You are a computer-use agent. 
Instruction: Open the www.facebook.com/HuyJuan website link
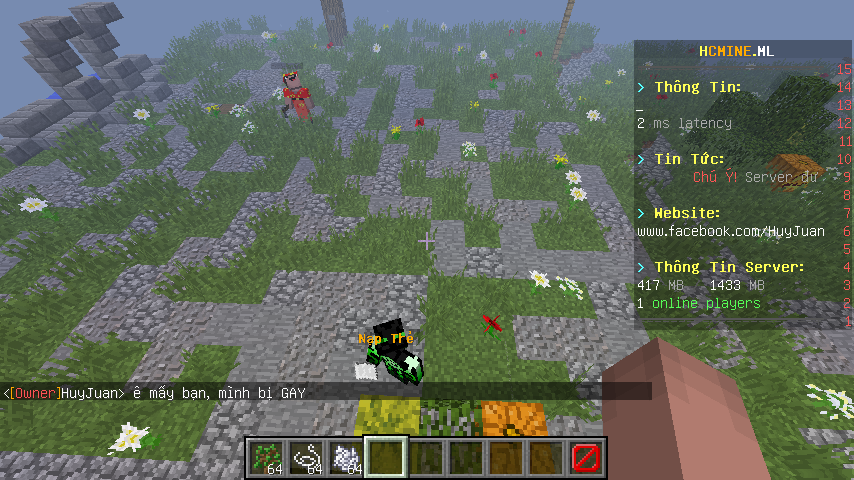tap(731, 231)
